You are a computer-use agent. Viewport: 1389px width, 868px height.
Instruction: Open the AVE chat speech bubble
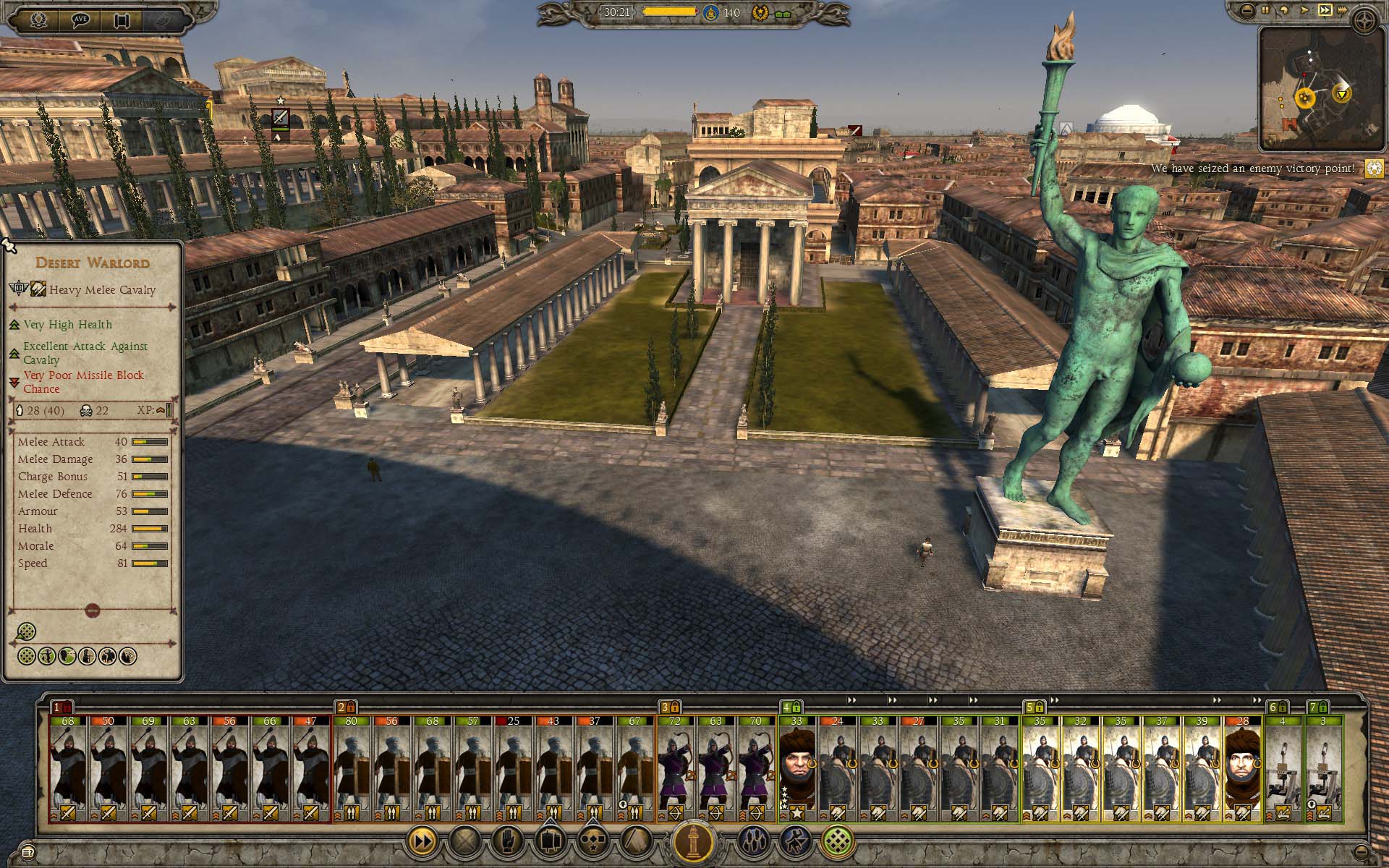[80, 20]
